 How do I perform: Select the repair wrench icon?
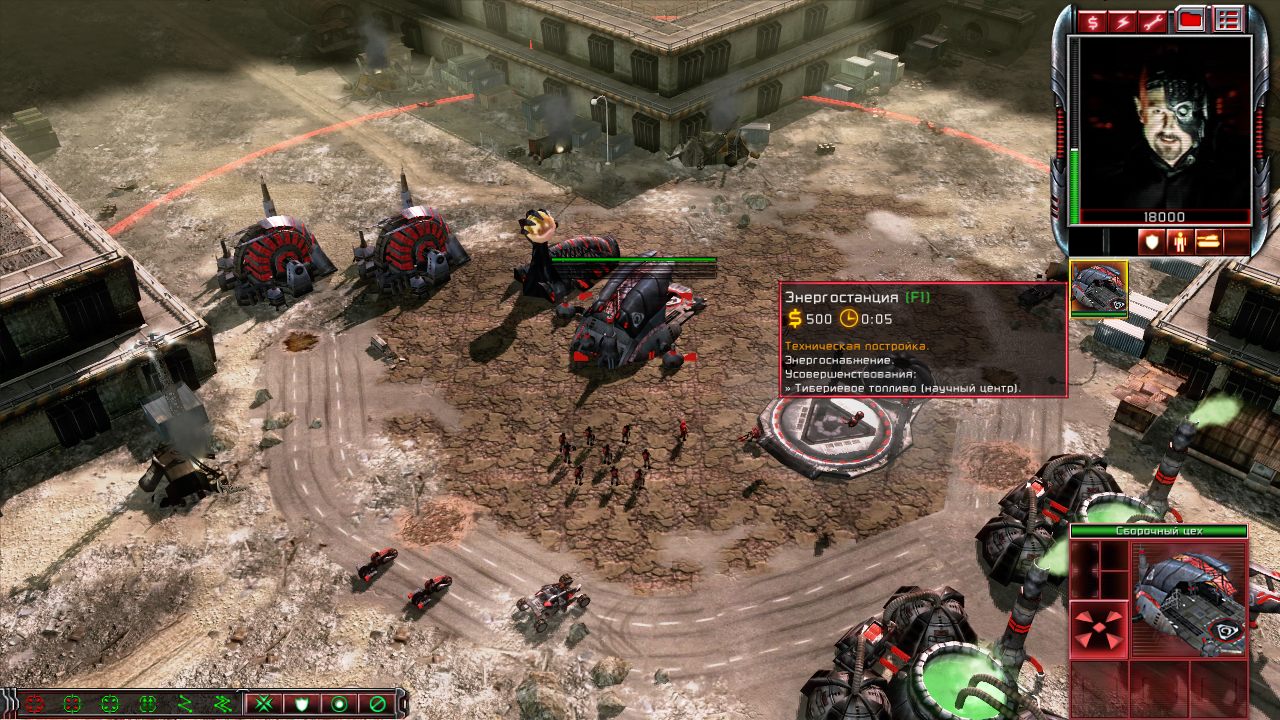click(x=1151, y=22)
